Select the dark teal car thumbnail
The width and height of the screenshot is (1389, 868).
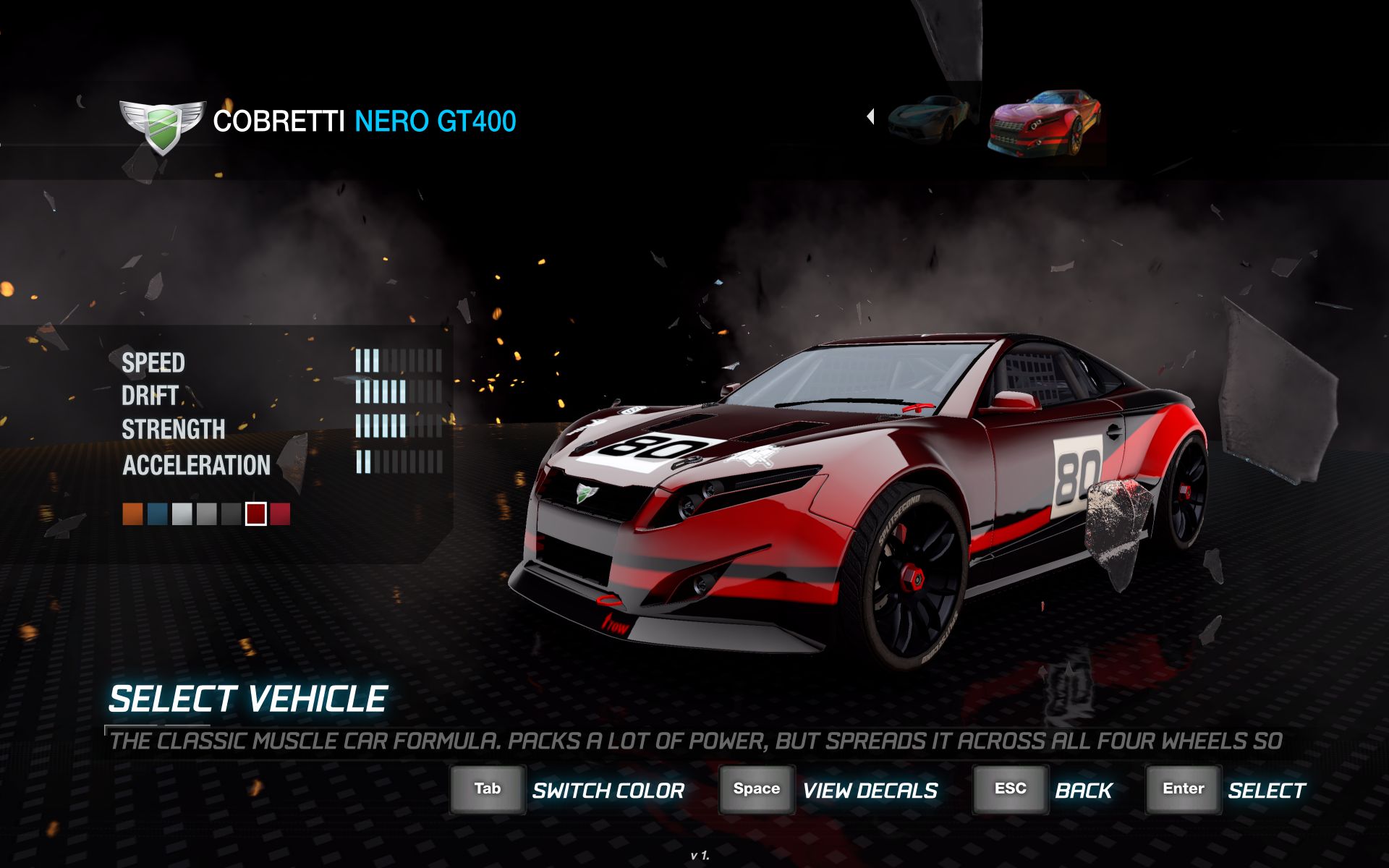[929, 117]
